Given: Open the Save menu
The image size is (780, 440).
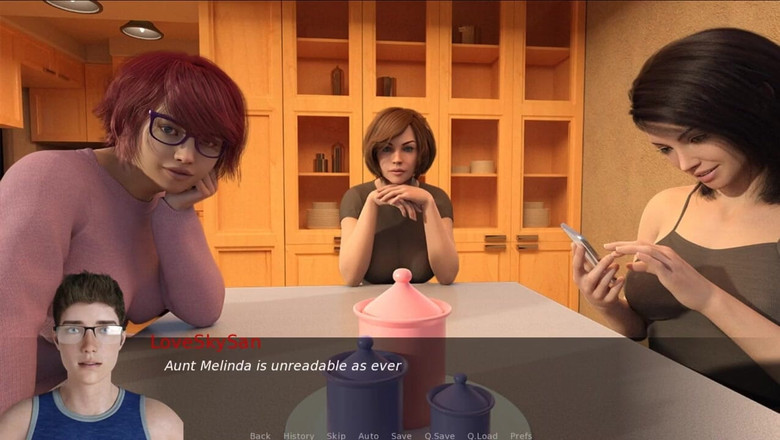Looking at the screenshot, I should click(x=401, y=435).
